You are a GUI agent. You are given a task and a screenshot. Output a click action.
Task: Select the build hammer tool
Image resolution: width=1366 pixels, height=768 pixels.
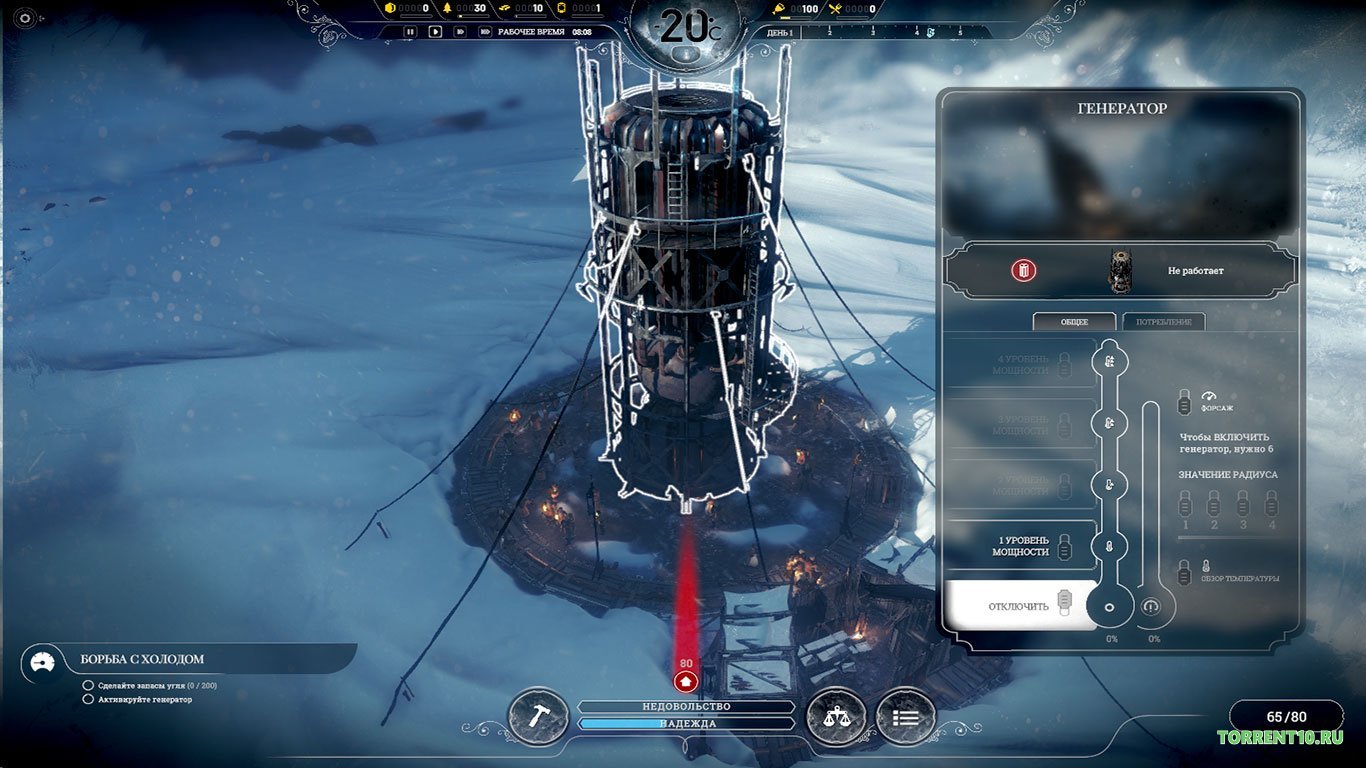[538, 715]
